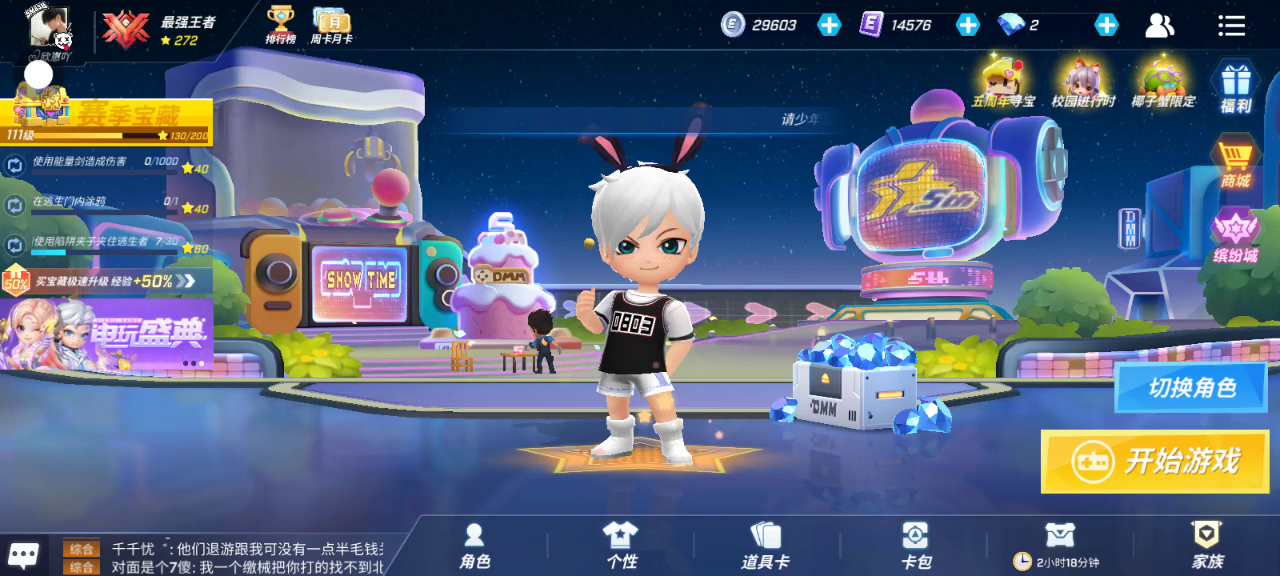Image resolution: width=1280 pixels, height=576 pixels.
Task: Open the 校园进行时 event
Action: pos(1083,82)
